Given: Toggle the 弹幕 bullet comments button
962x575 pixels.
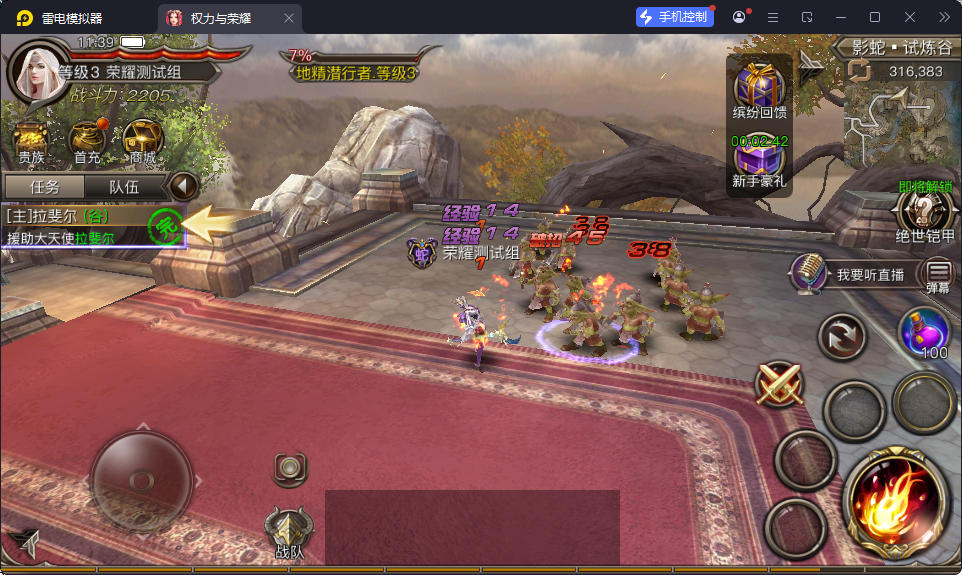Looking at the screenshot, I should coord(938,273).
